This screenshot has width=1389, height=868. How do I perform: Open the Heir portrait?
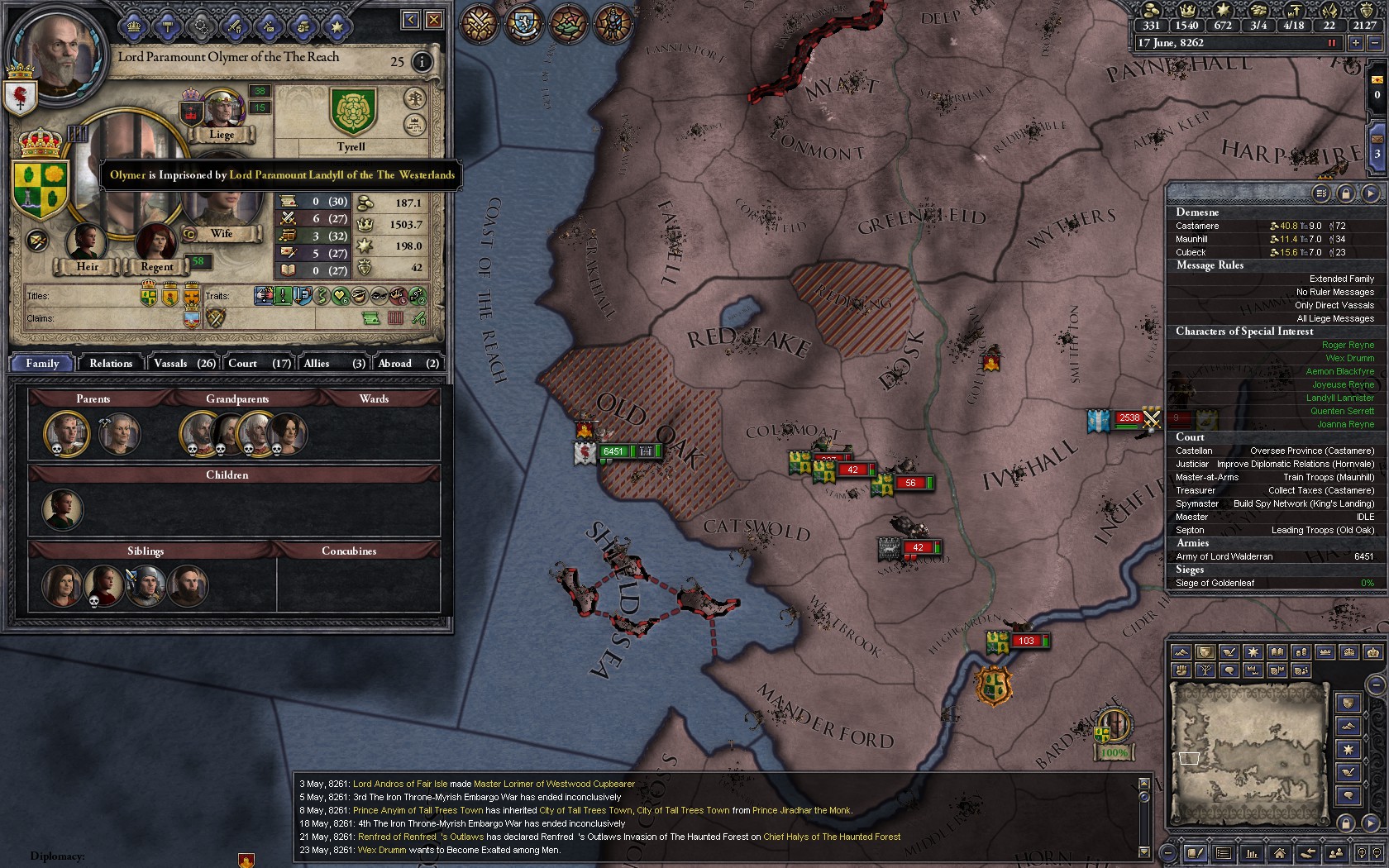coord(86,244)
